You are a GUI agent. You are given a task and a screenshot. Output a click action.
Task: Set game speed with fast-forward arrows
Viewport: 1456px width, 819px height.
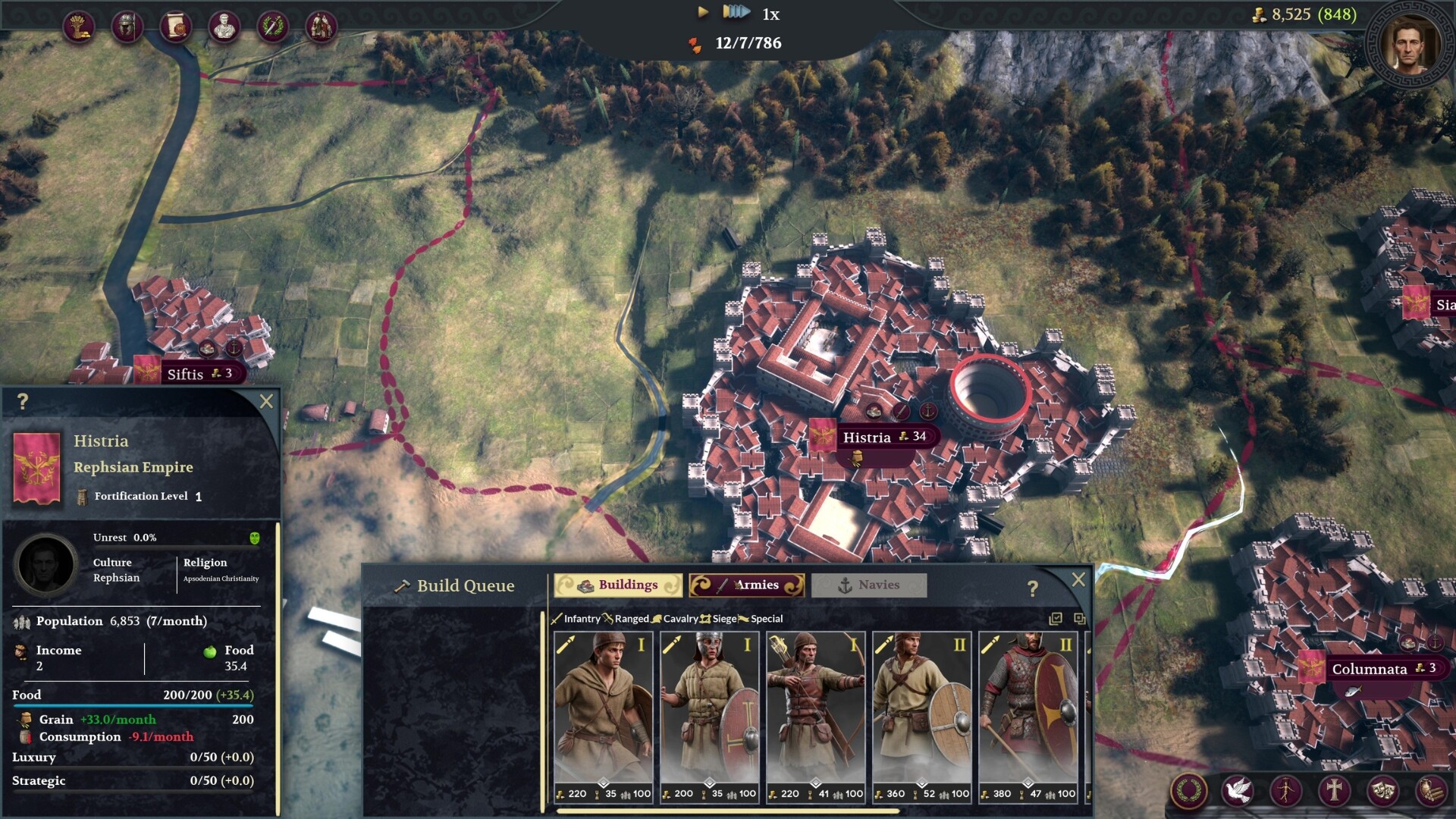point(736,12)
